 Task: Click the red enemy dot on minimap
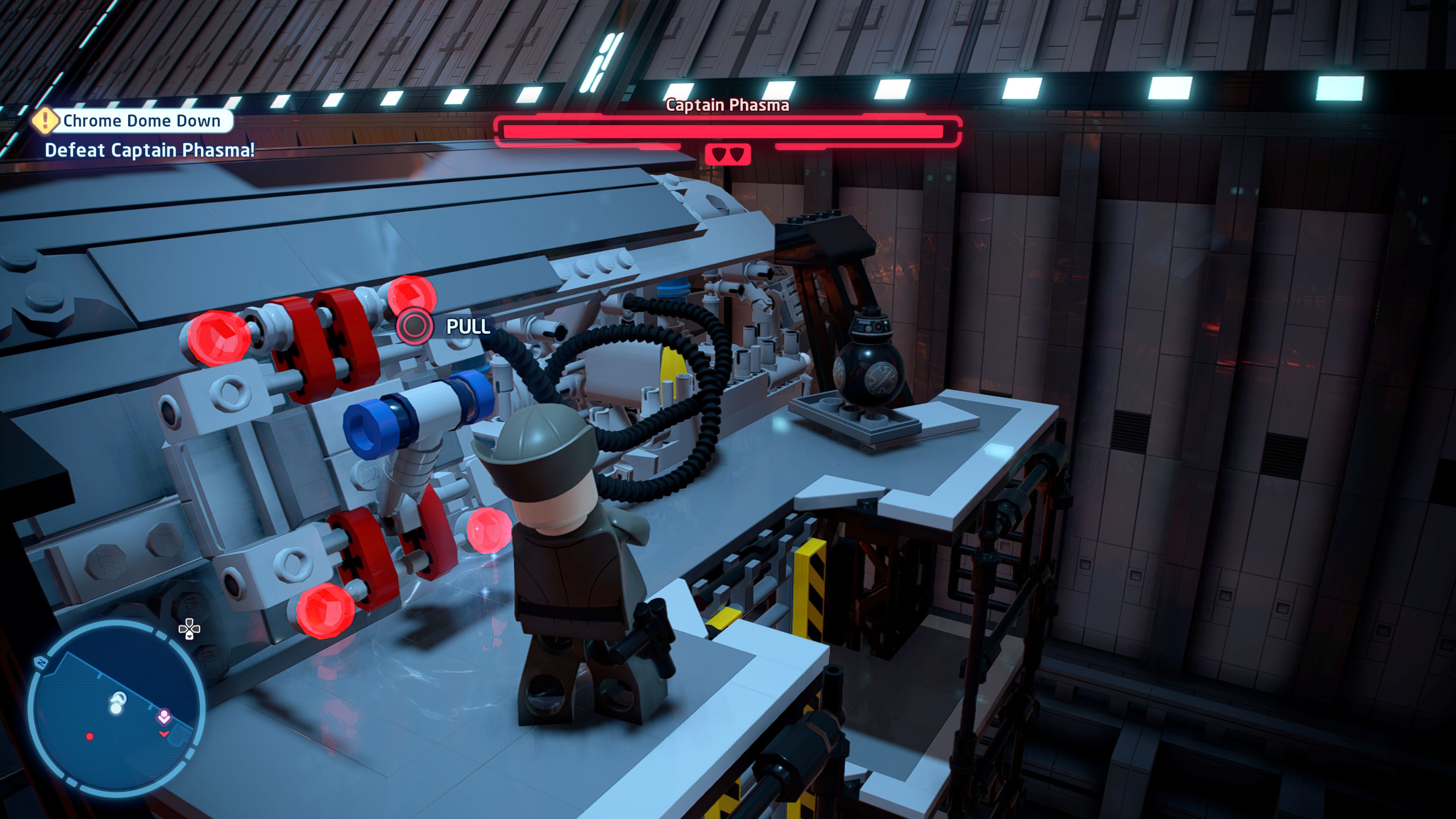click(x=89, y=736)
